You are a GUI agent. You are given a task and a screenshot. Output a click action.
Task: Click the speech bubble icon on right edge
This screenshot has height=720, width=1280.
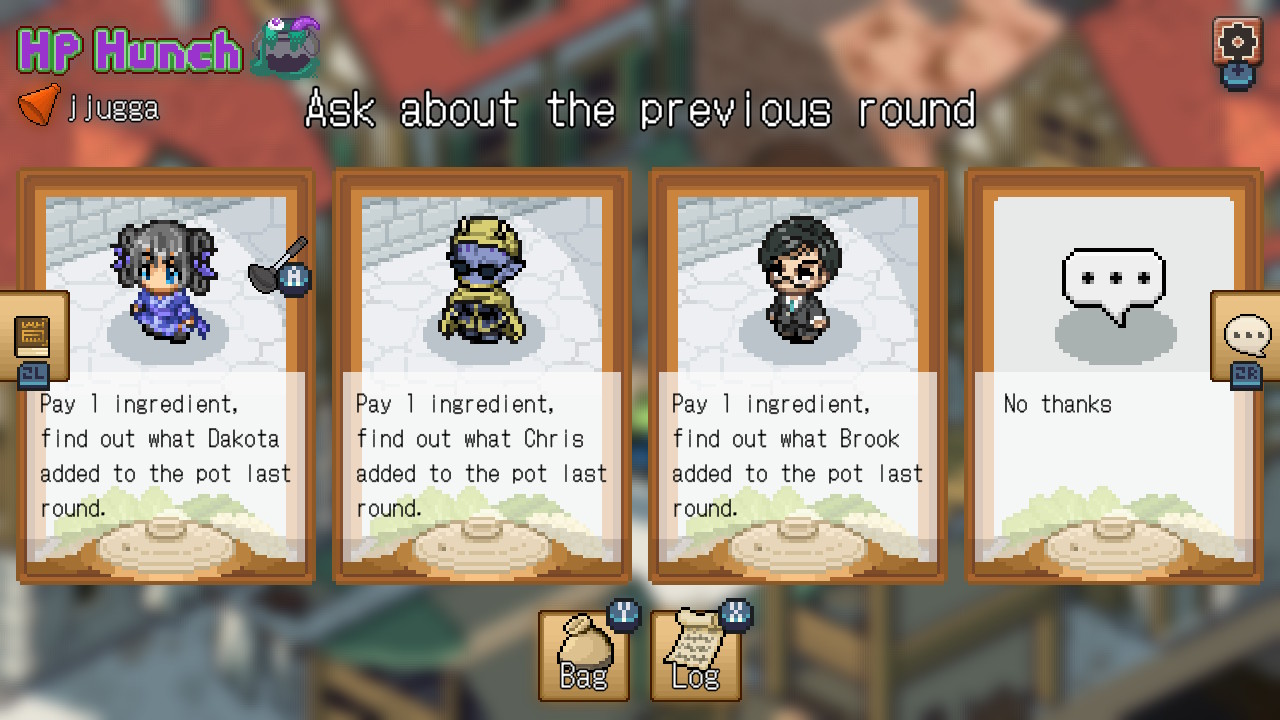point(1247,337)
